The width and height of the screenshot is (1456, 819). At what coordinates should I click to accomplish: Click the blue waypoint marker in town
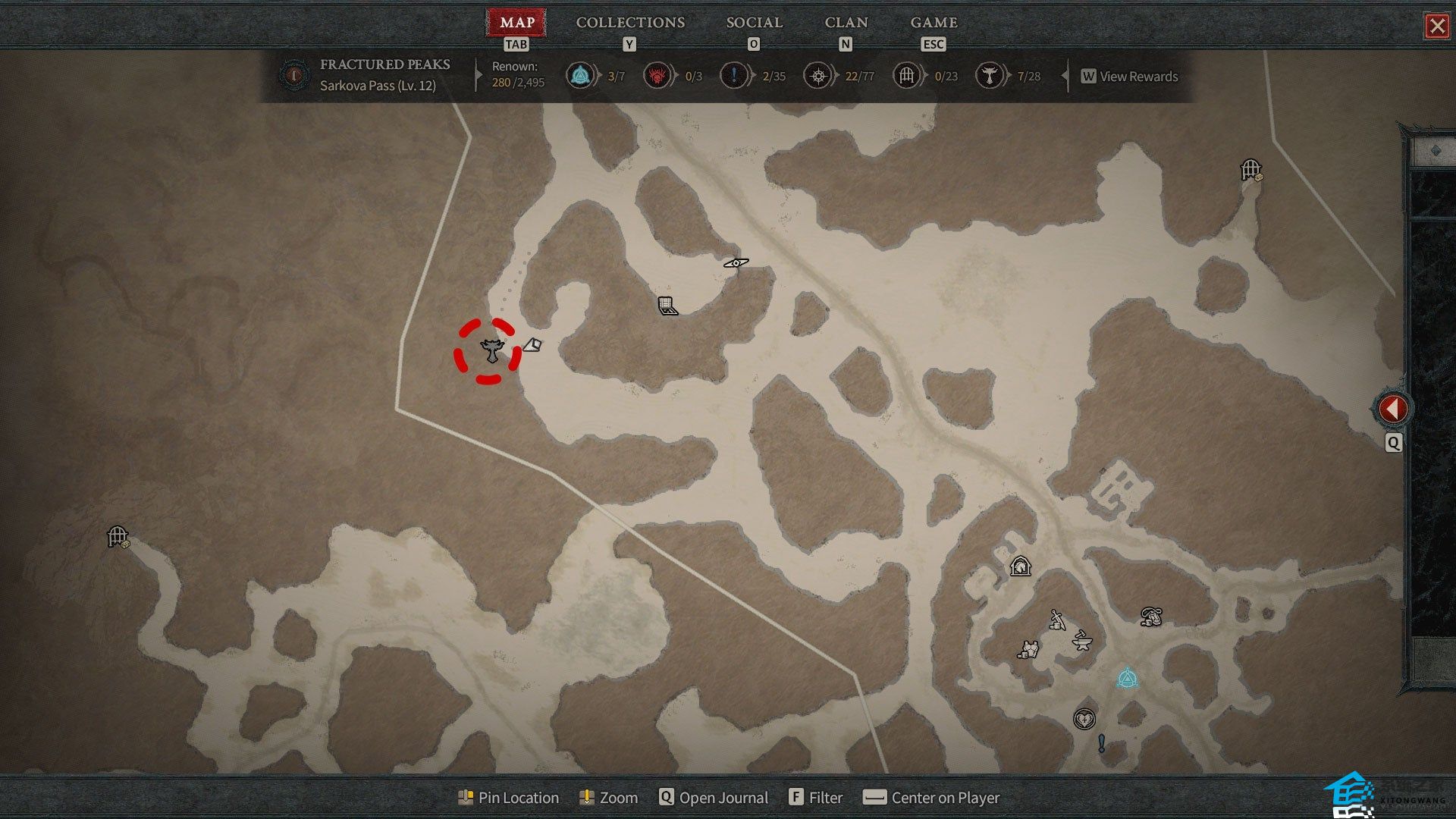1127,678
